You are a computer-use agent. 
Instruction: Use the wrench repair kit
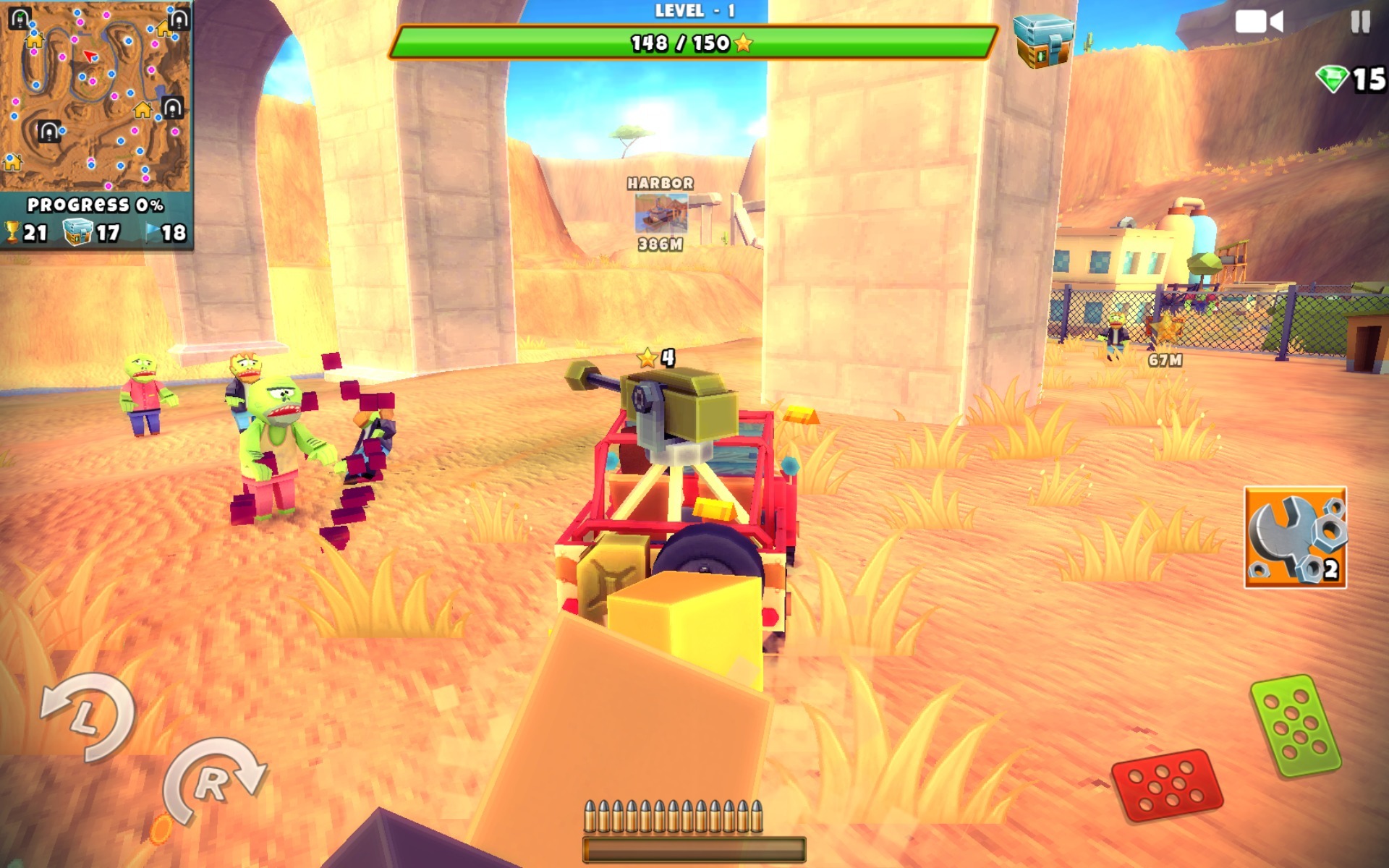click(1295, 537)
